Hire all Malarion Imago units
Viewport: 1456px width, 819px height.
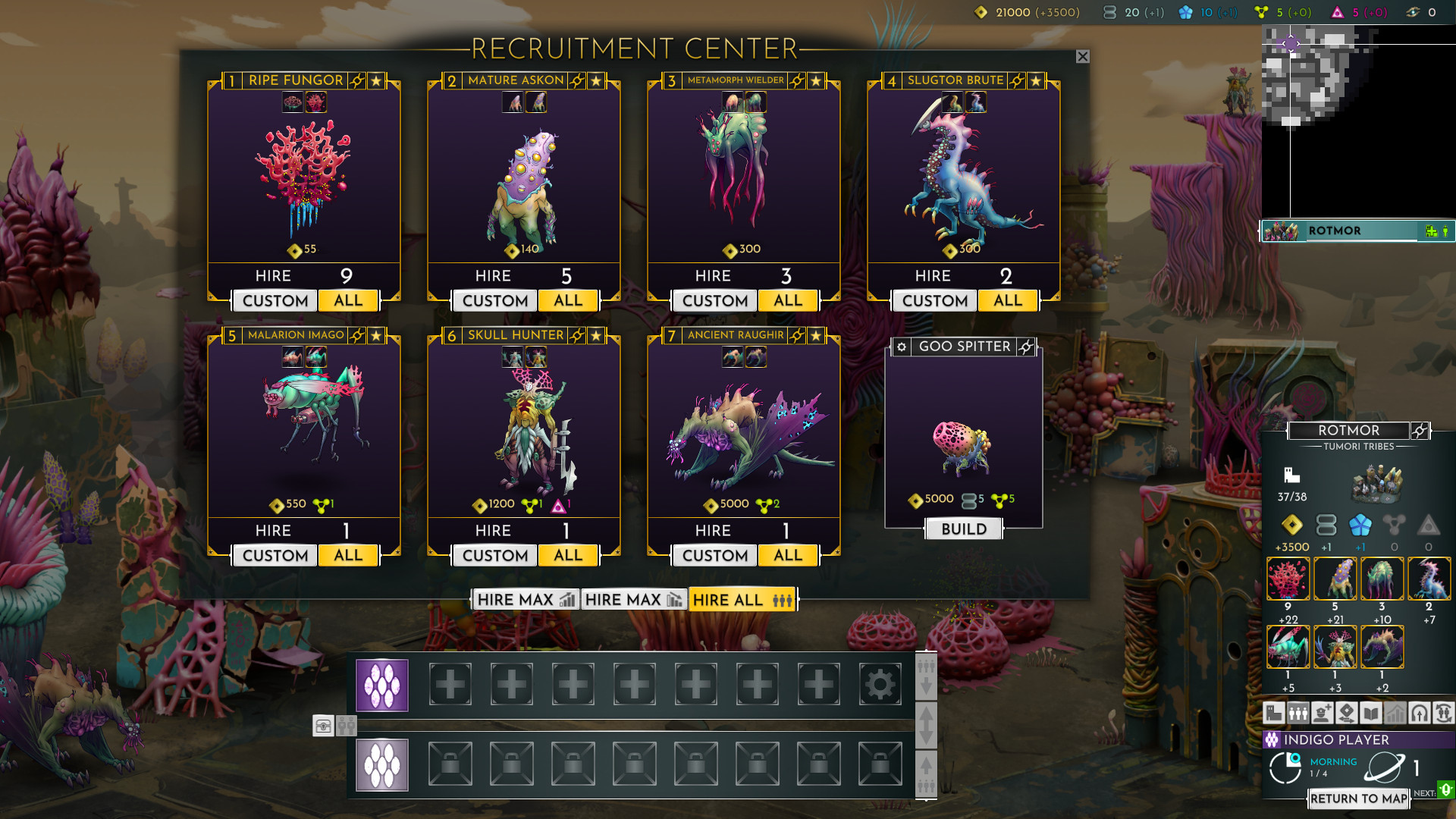pyautogui.click(x=348, y=555)
